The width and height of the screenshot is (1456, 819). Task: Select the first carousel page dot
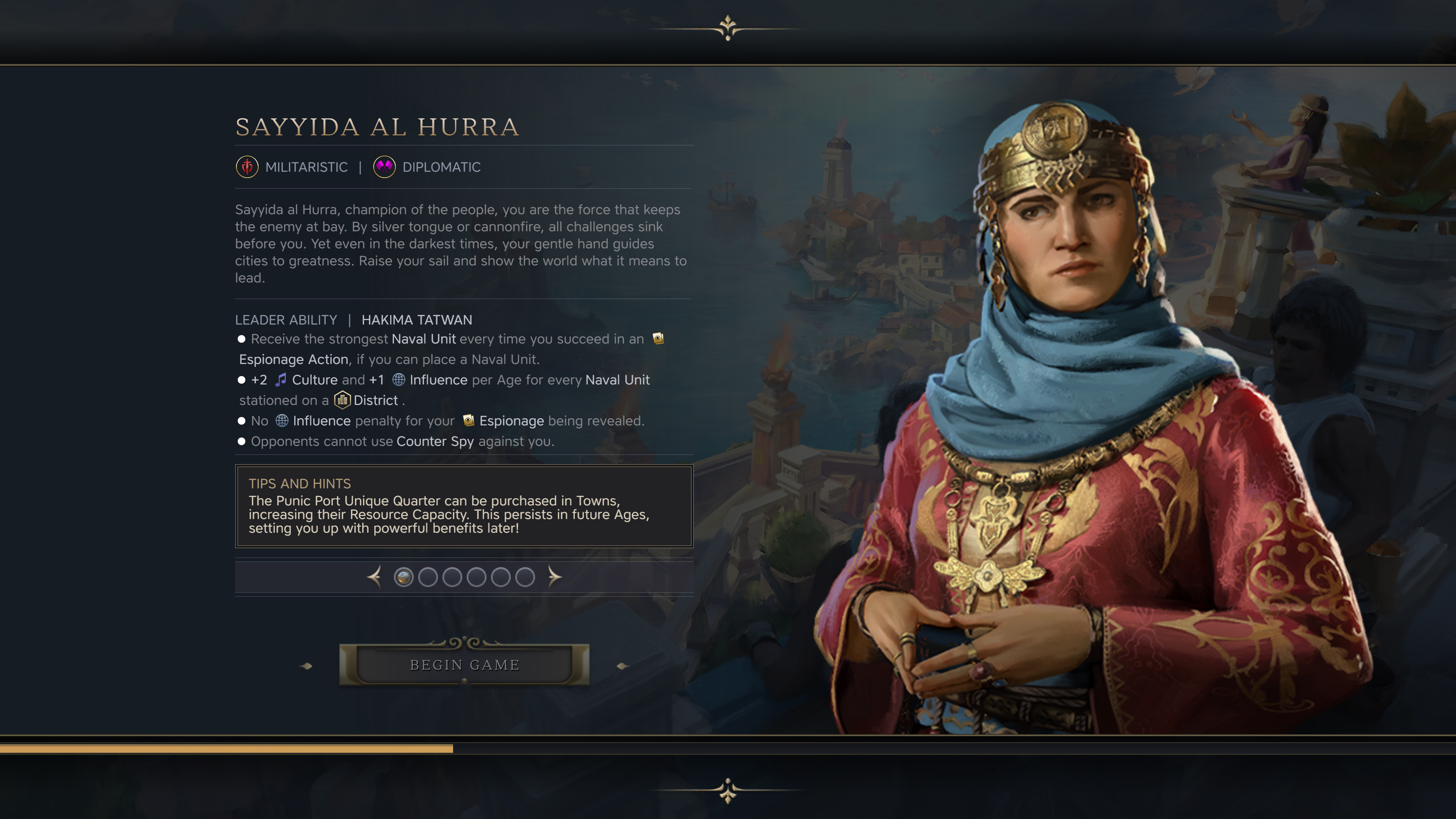pos(403,577)
